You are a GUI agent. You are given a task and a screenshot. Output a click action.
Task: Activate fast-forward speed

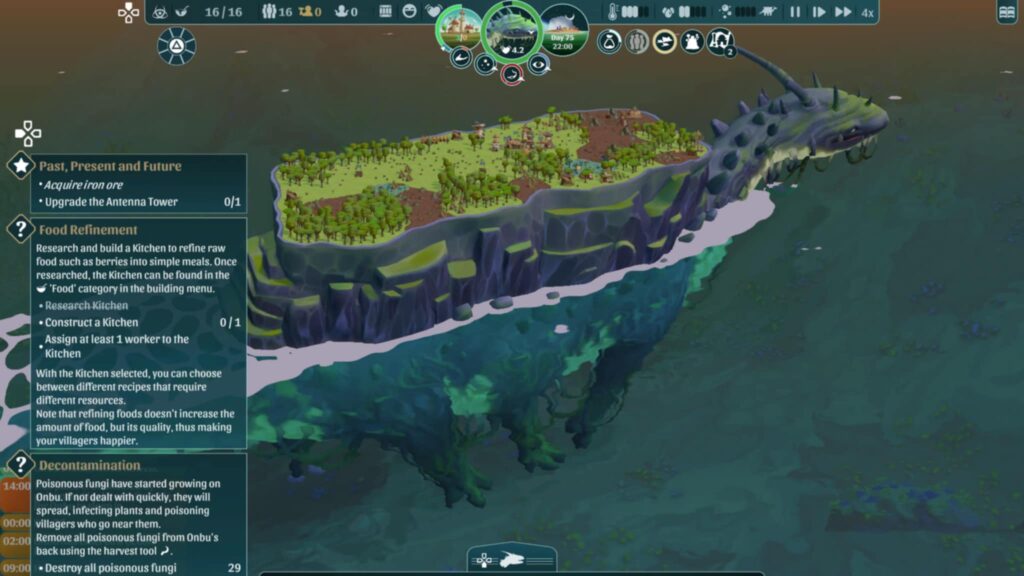tap(843, 12)
